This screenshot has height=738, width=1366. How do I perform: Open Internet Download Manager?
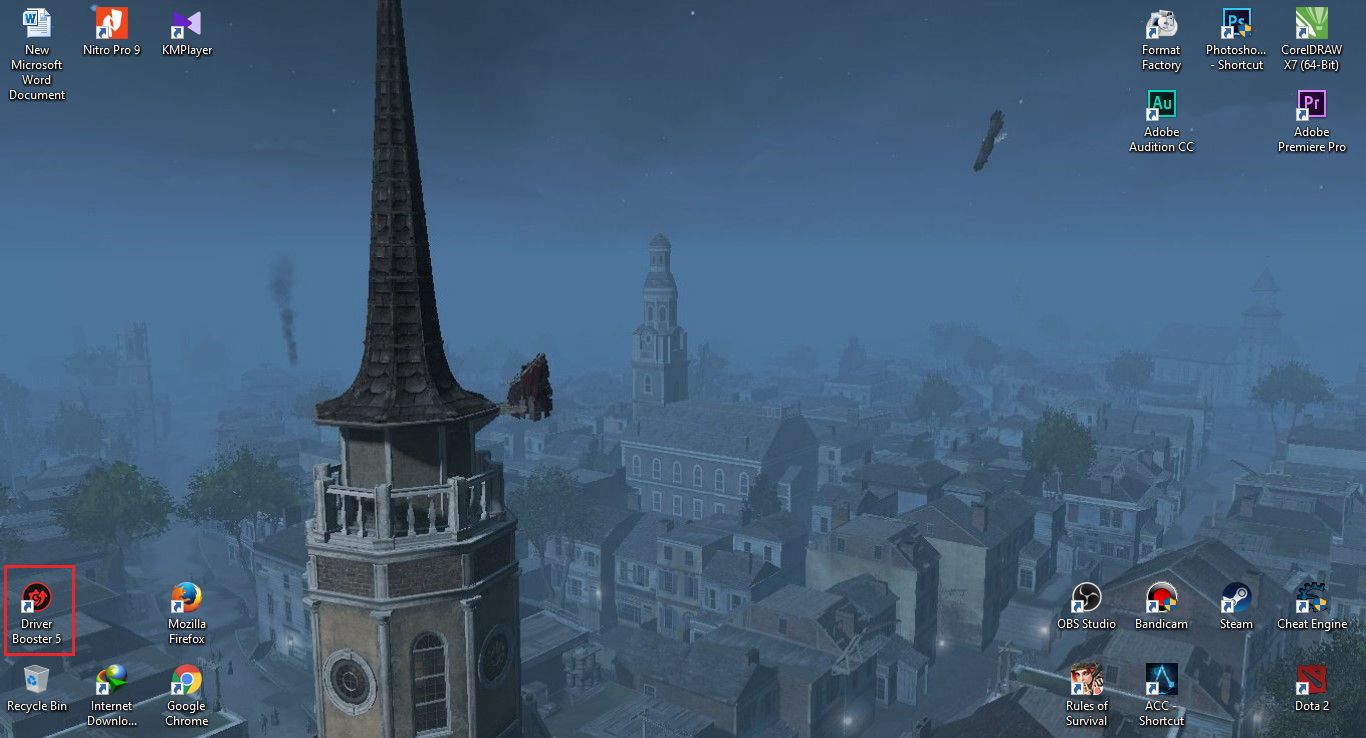(111, 678)
